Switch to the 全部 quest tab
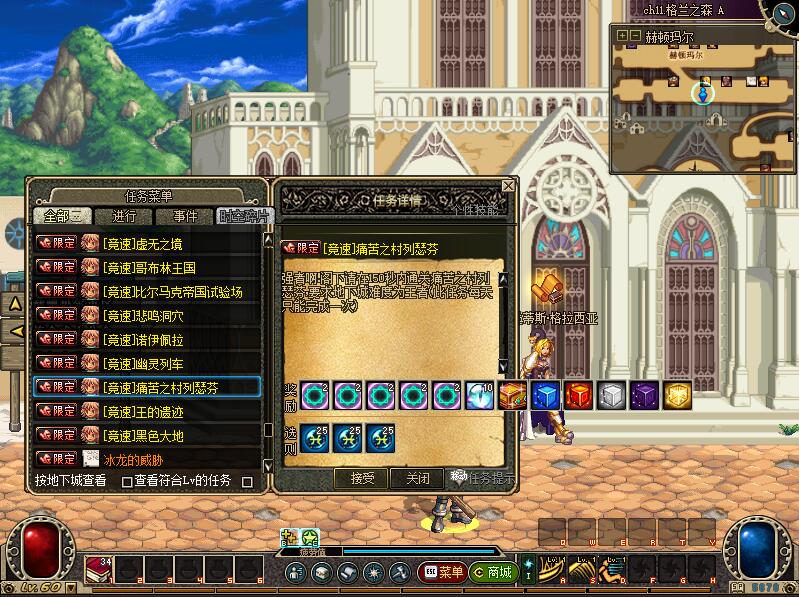 point(62,216)
